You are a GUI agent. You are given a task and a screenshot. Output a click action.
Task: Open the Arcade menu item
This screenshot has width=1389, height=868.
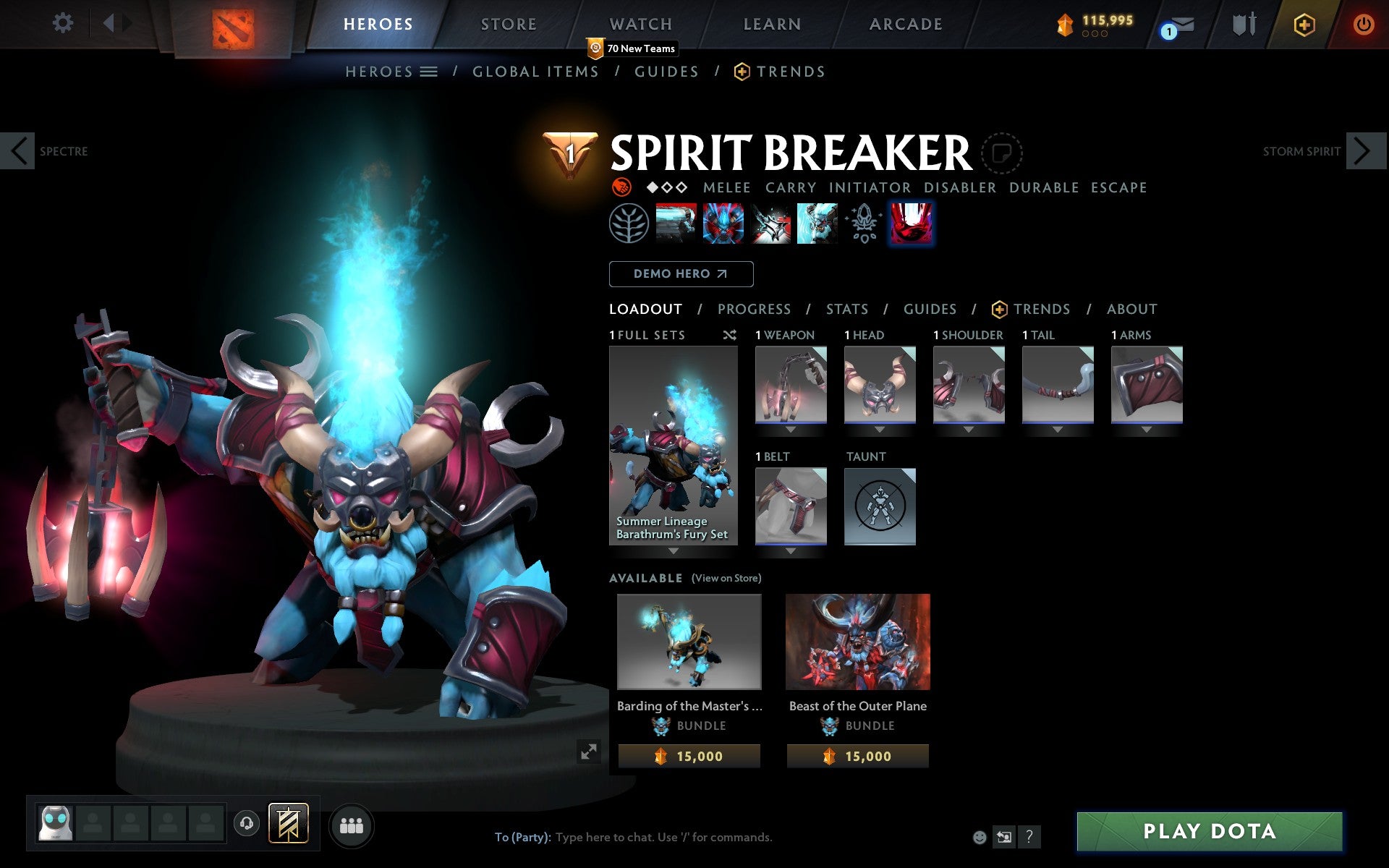click(x=906, y=24)
